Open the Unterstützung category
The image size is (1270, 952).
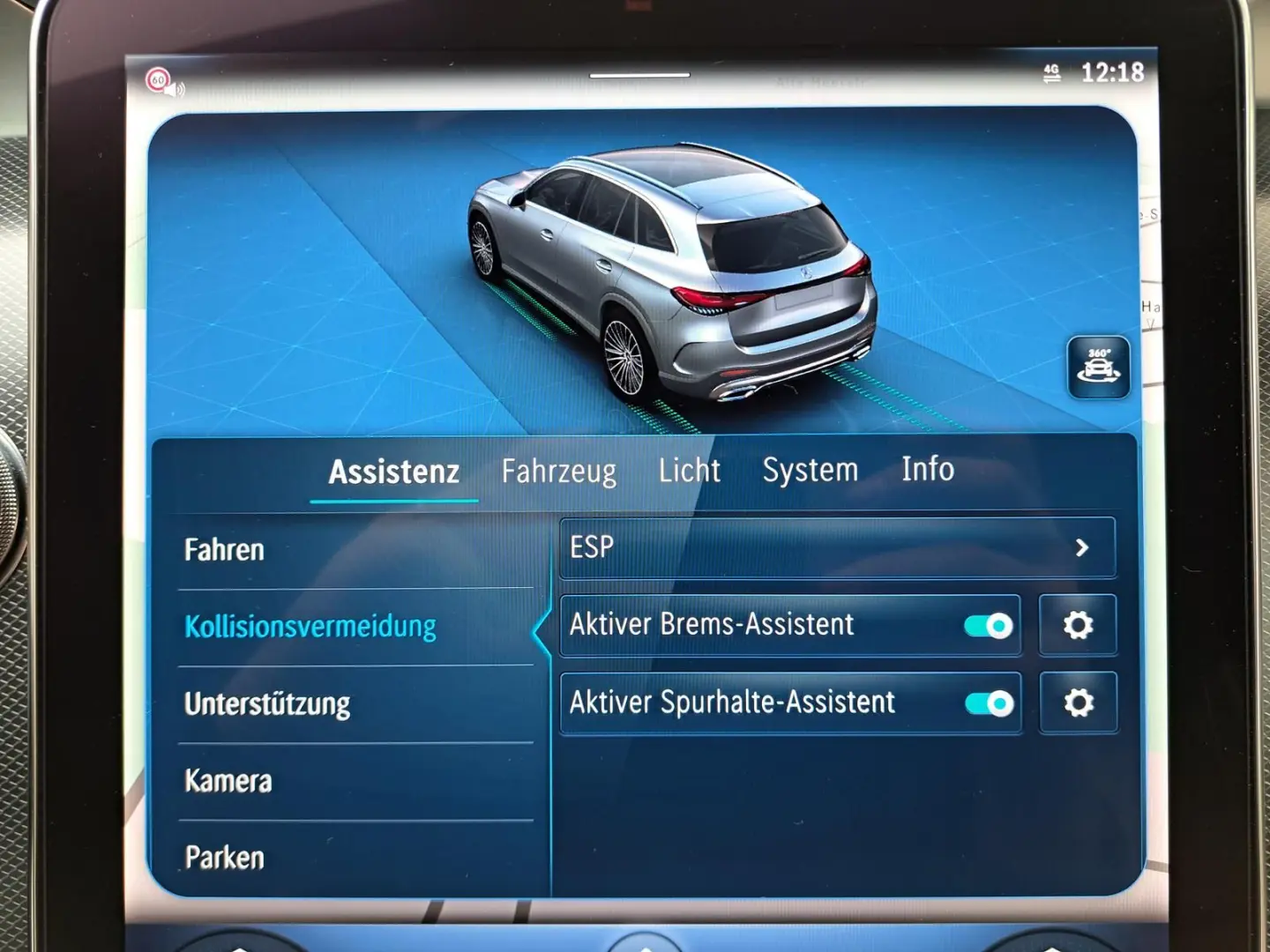(266, 704)
